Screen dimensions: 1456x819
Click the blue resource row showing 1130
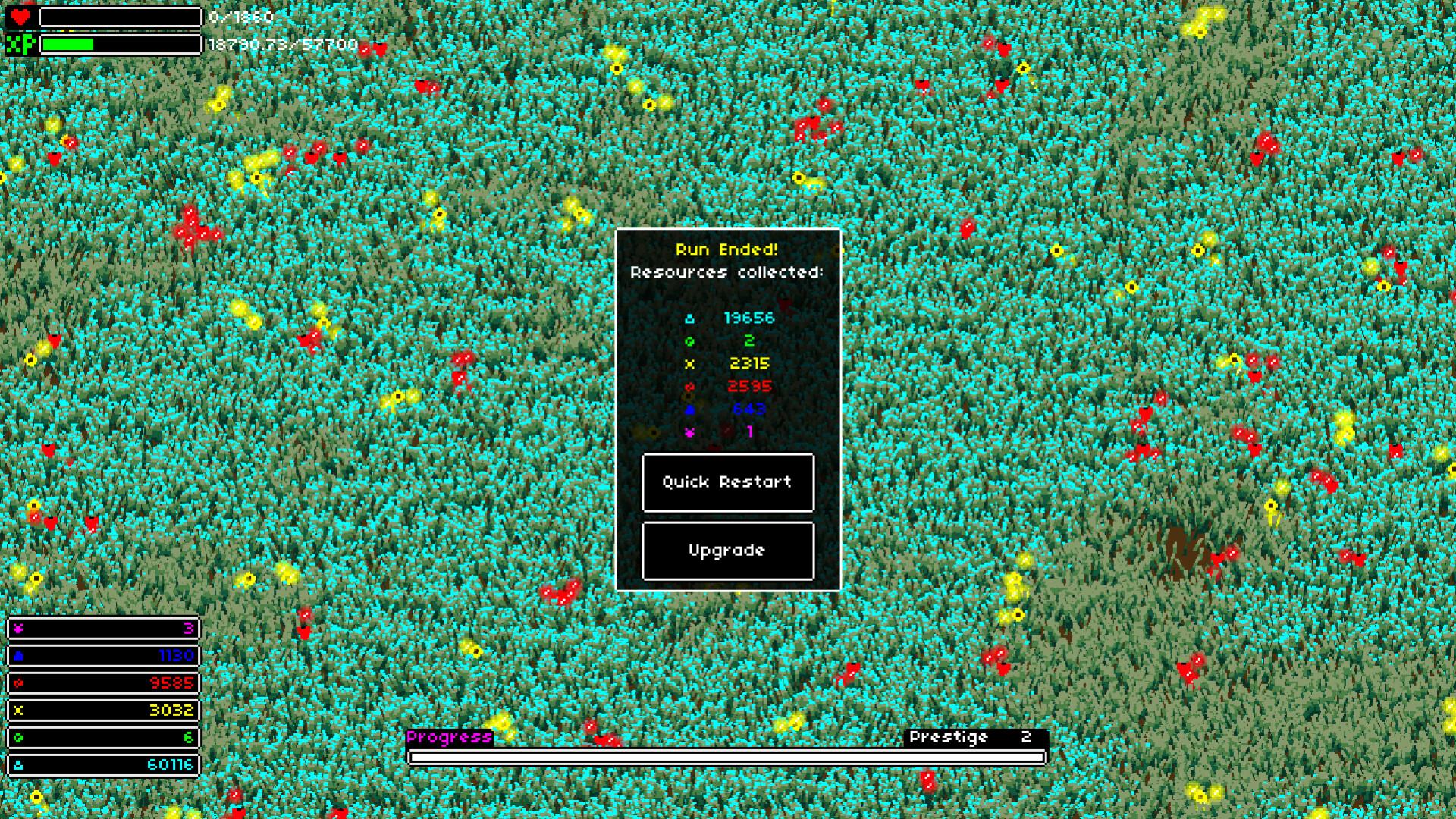pyautogui.click(x=103, y=656)
